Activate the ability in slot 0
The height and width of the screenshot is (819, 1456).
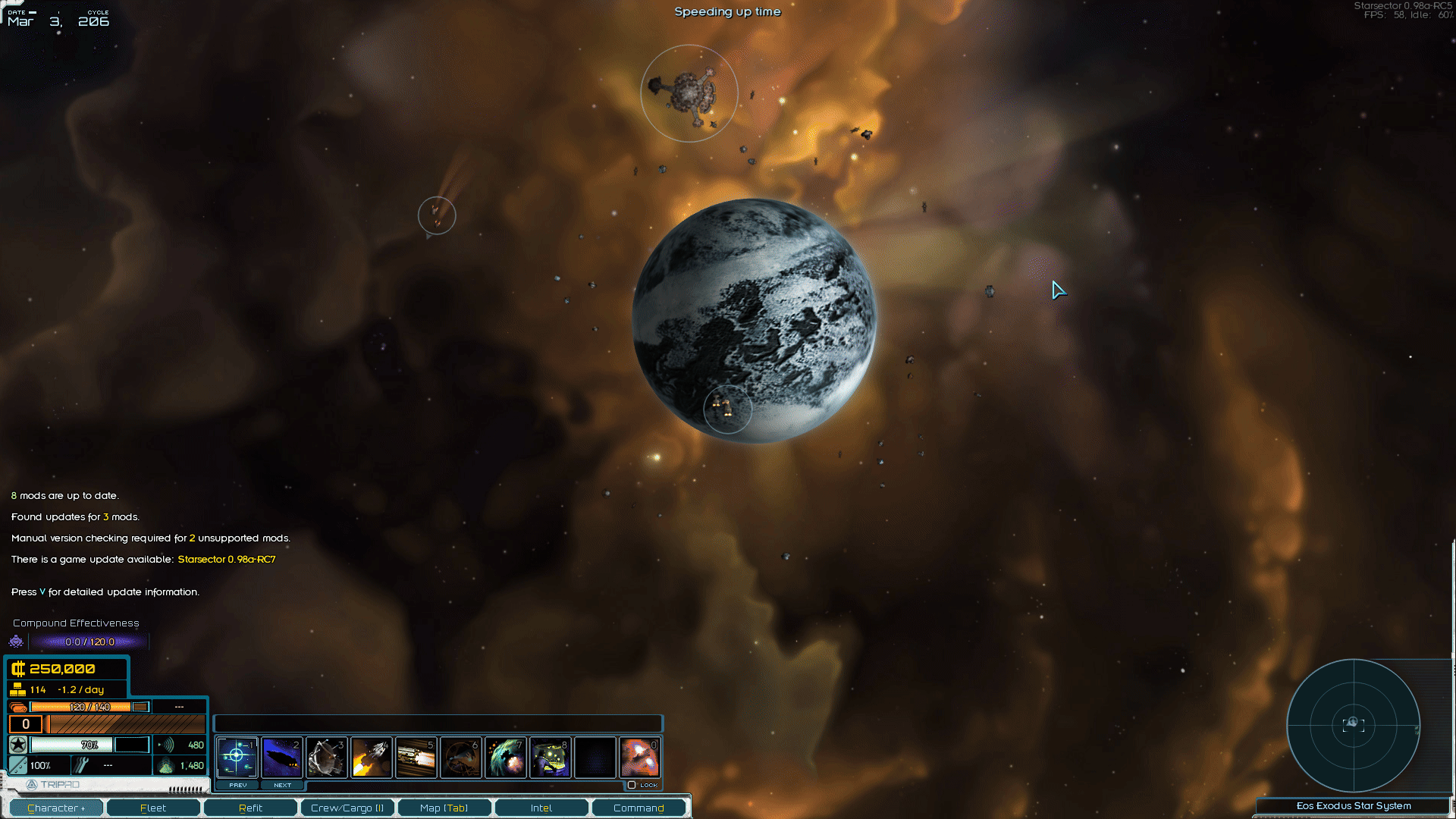[x=640, y=757]
